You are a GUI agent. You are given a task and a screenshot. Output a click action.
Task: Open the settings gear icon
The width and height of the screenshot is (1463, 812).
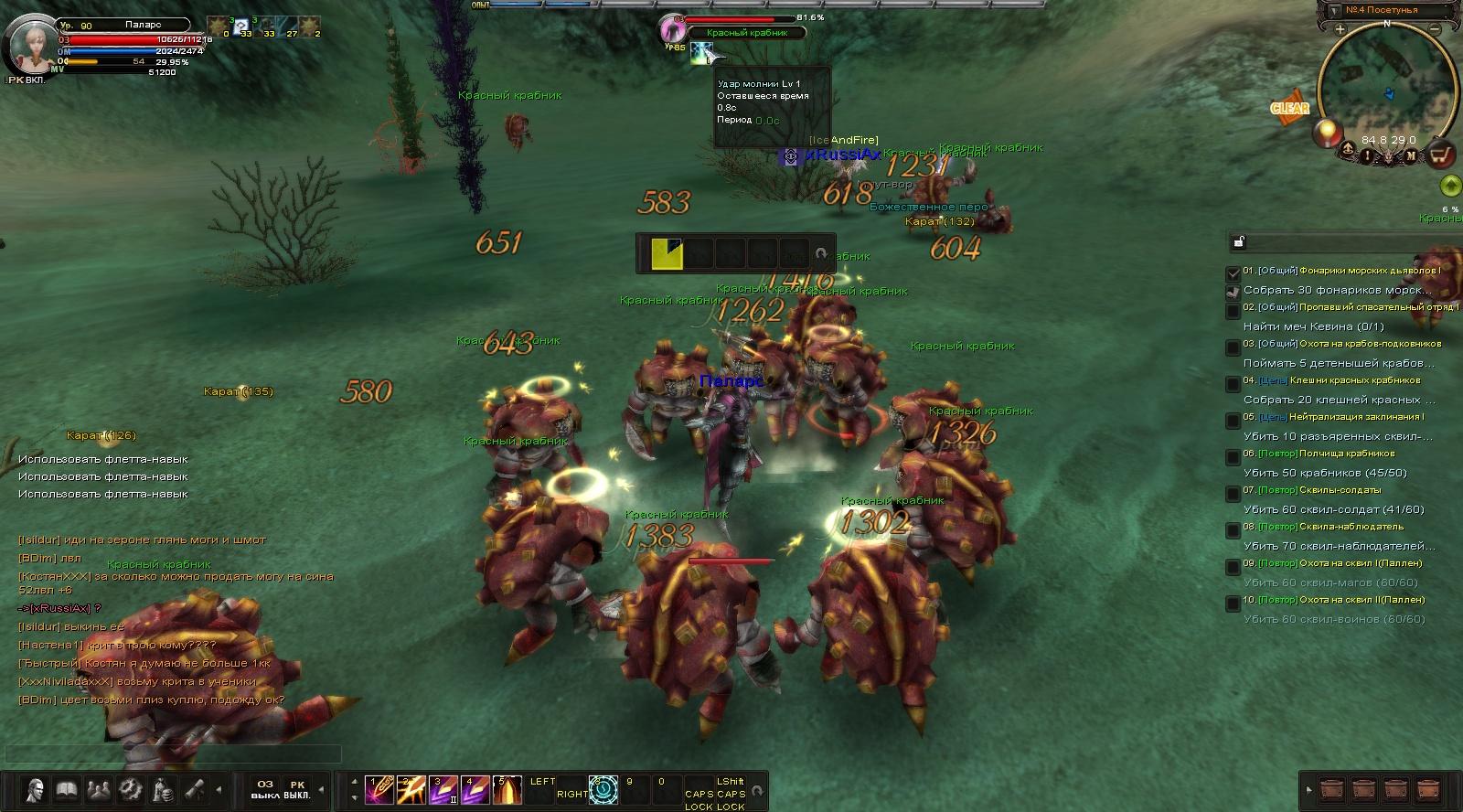click(131, 789)
